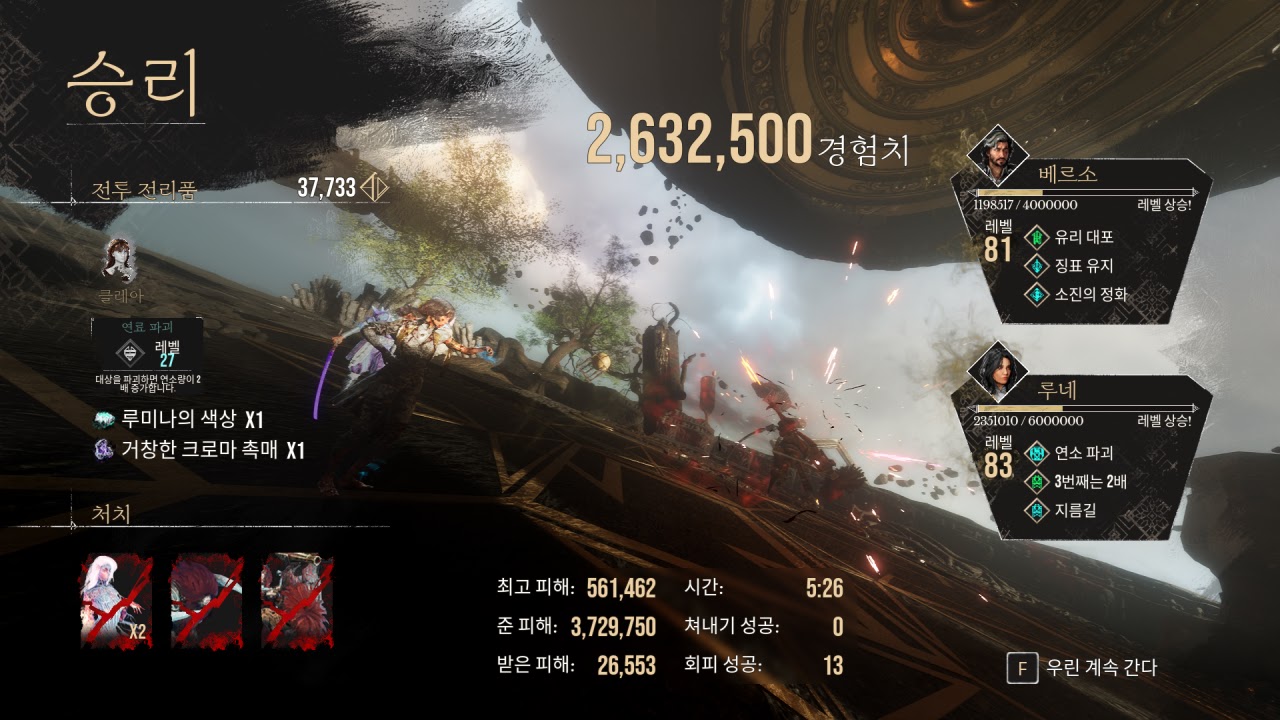Select Lune's portrait on the 루네 panel
Image resolution: width=1280 pixels, height=720 pixels.
(x=998, y=370)
